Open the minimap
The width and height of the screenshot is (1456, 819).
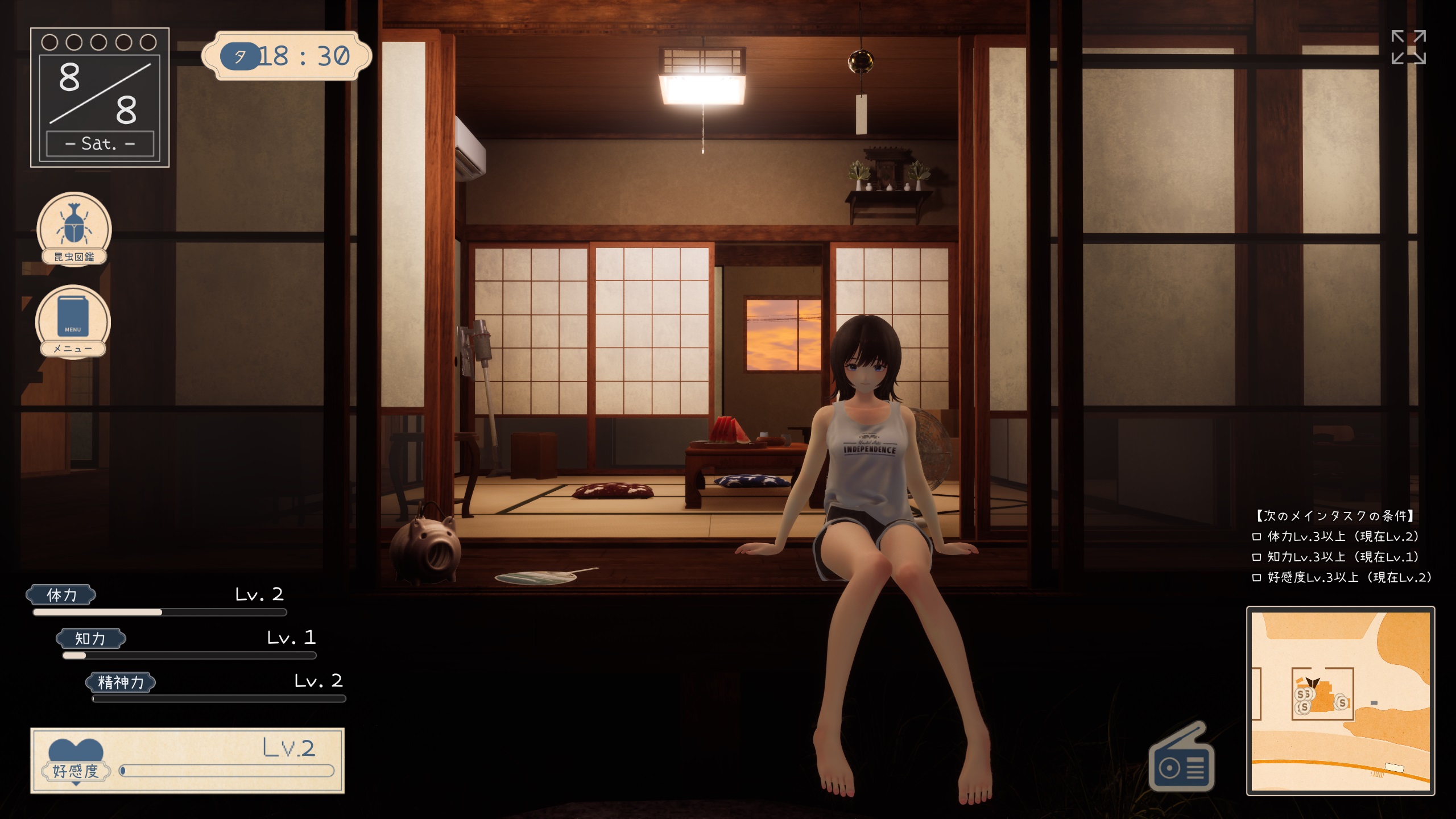click(1340, 701)
